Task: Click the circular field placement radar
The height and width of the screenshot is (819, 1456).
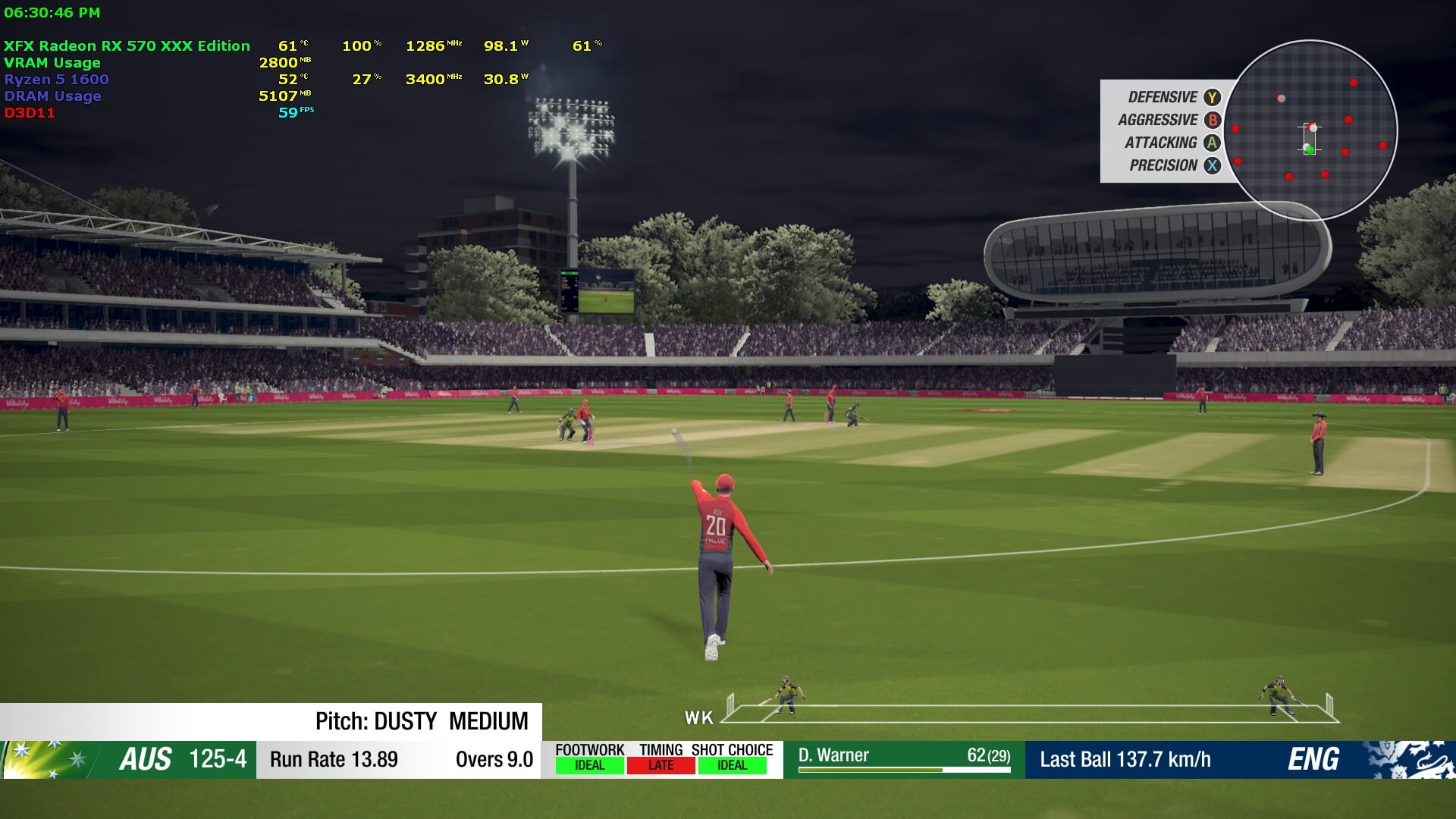Action: pyautogui.click(x=1310, y=130)
